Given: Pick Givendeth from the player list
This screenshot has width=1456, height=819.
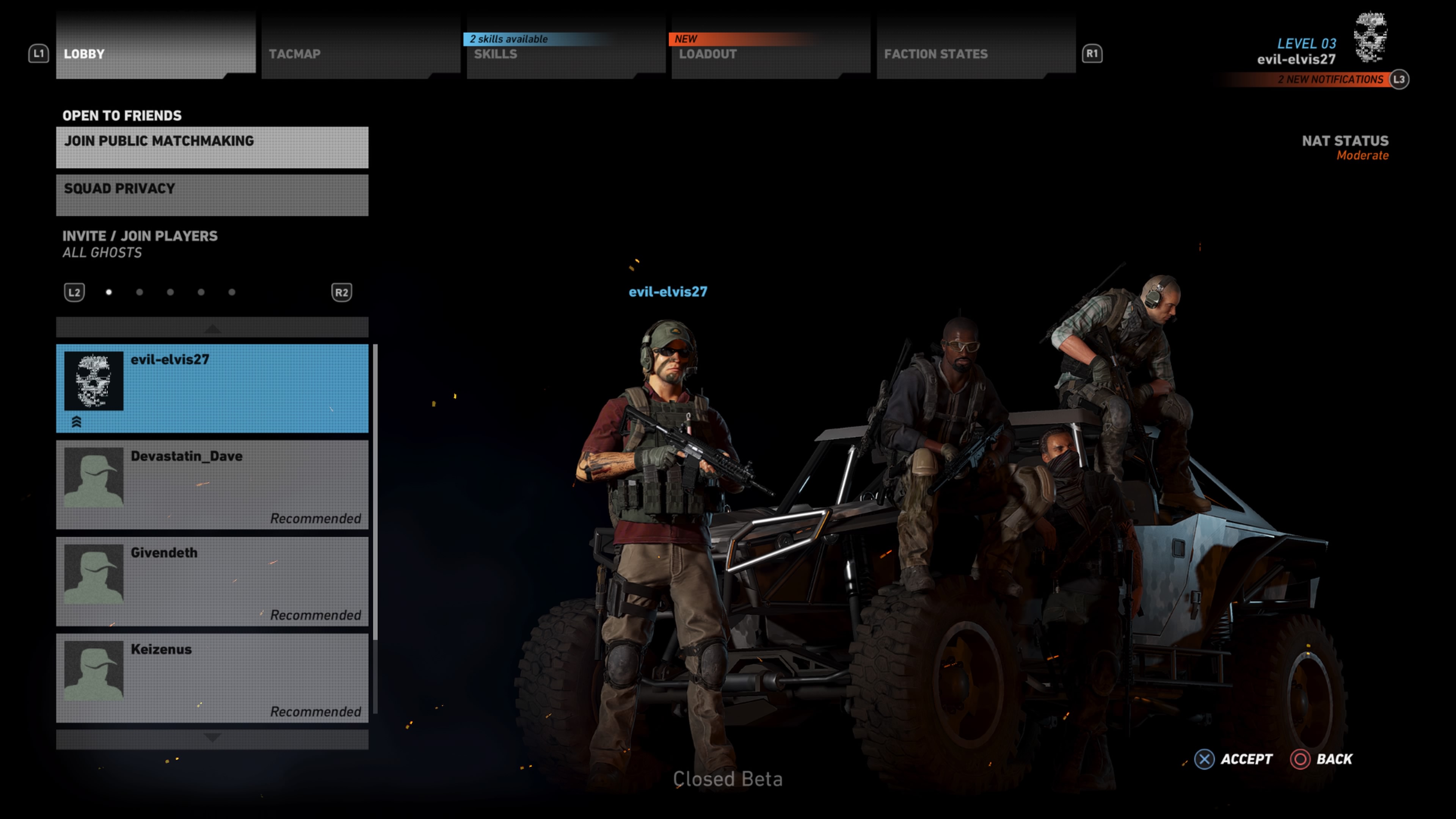Looking at the screenshot, I should [x=212, y=581].
